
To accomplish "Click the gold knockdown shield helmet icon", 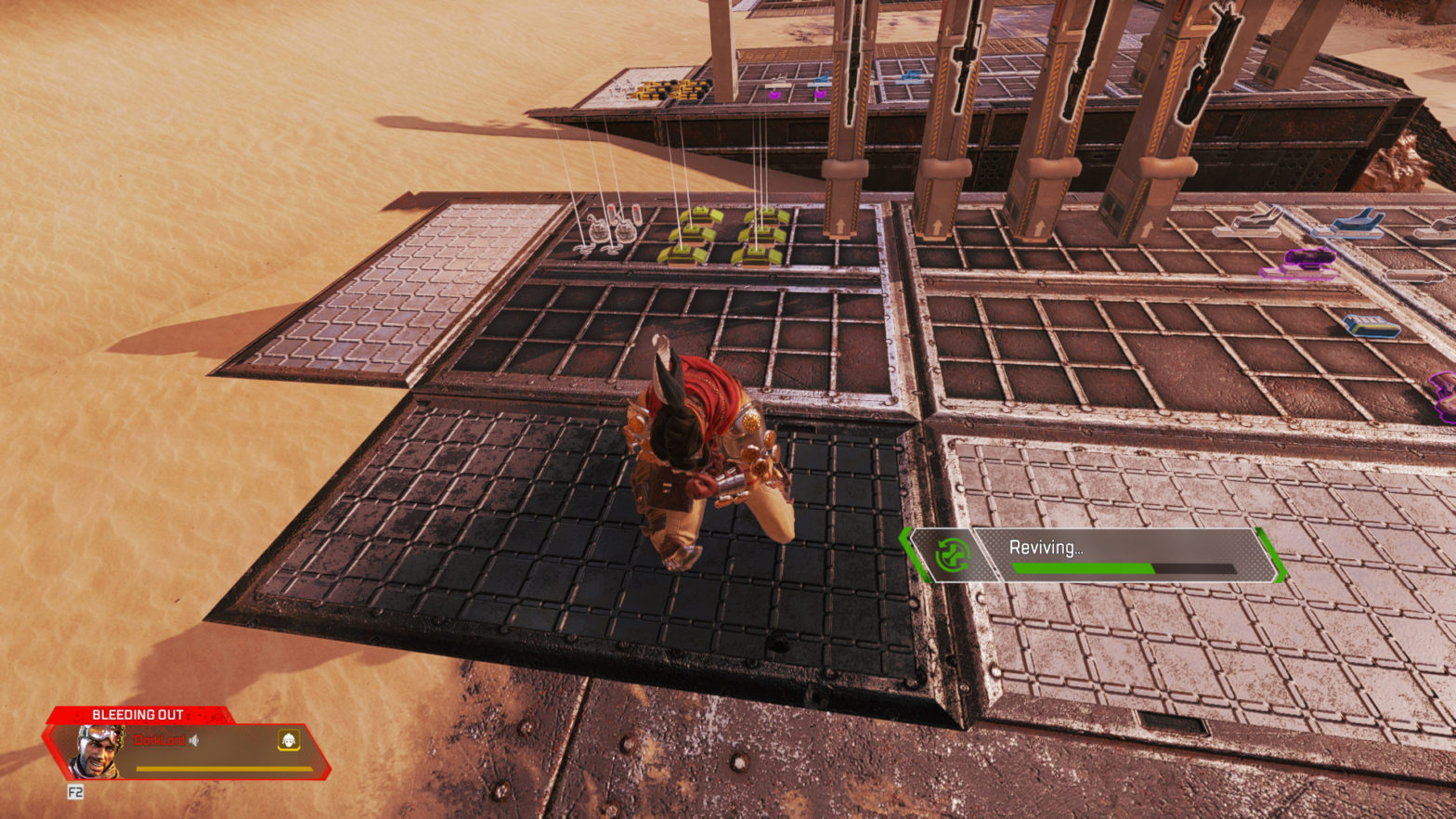I will (289, 740).
